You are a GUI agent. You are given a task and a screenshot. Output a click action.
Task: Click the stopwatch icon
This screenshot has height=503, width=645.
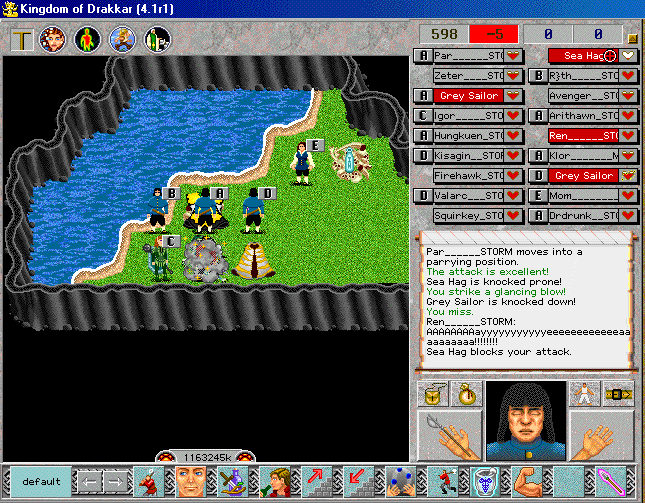point(465,394)
